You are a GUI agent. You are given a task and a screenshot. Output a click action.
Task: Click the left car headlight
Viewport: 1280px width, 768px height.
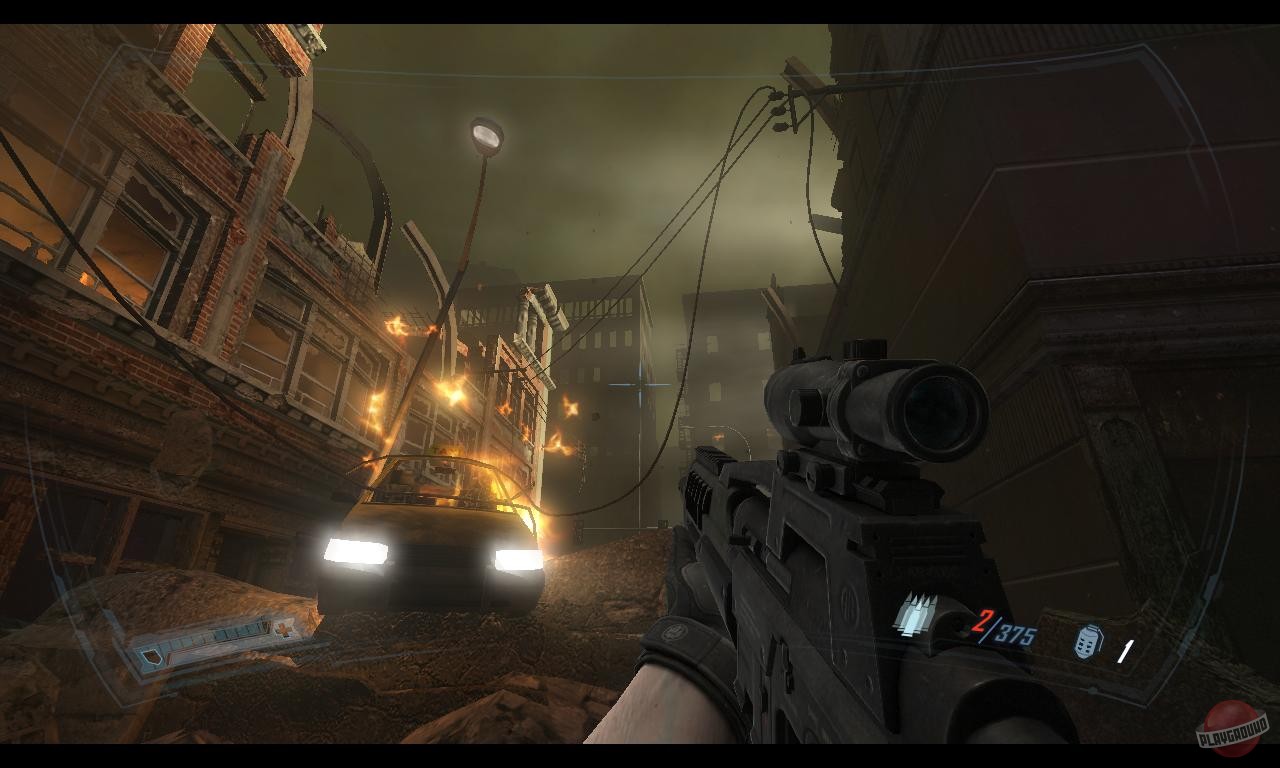tap(355, 549)
